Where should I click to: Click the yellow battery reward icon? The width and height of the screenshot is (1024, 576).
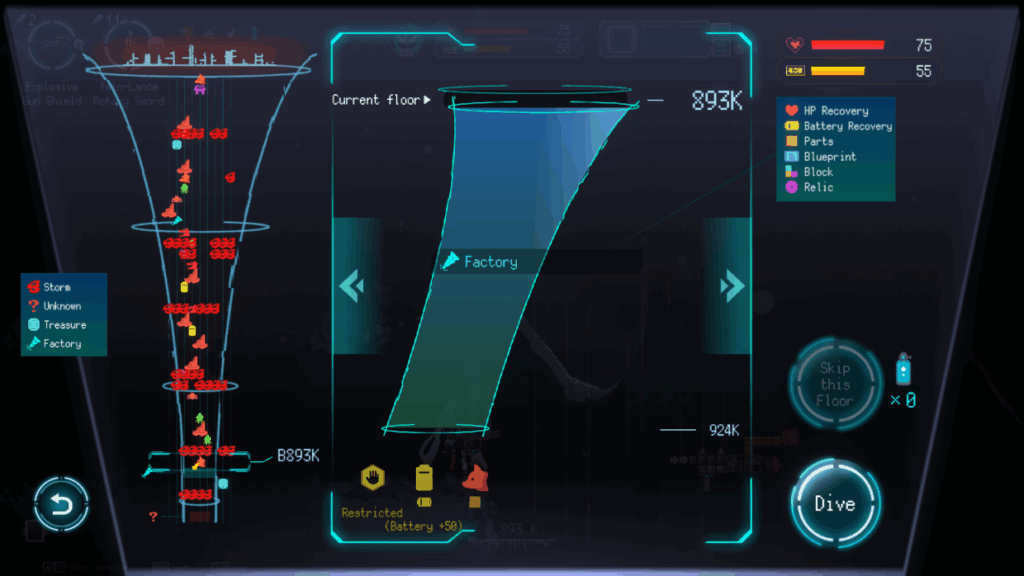(424, 479)
